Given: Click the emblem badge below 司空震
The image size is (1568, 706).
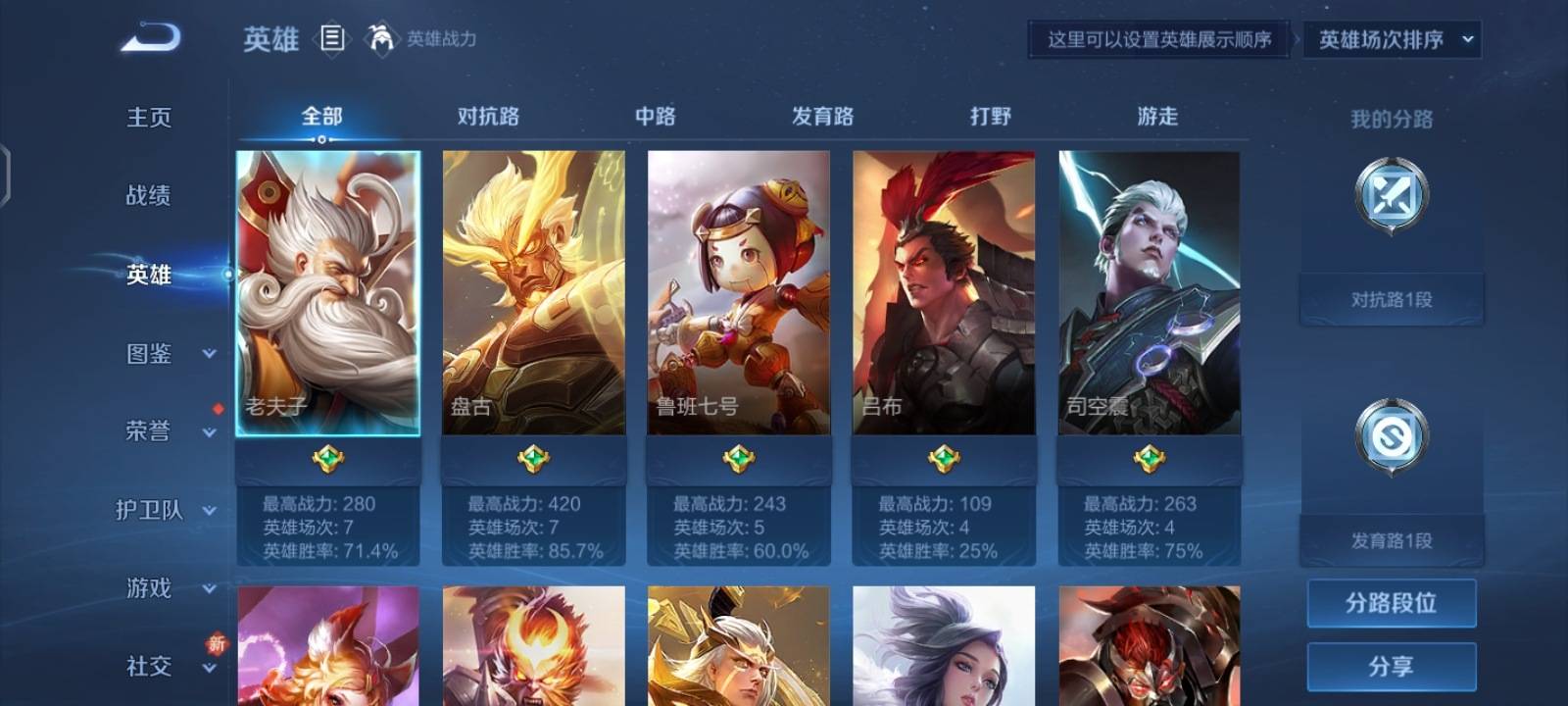Looking at the screenshot, I should (1150, 457).
